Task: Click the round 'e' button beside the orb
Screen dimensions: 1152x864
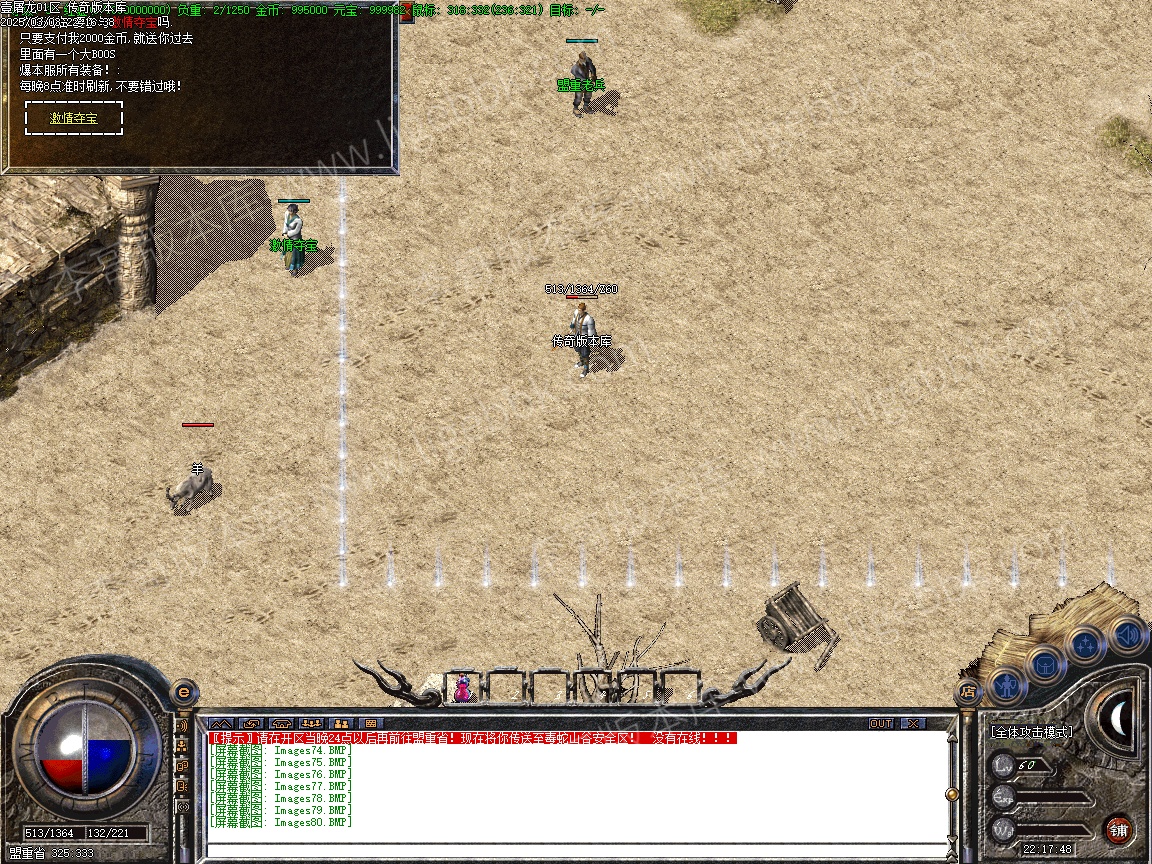Action: pyautogui.click(x=183, y=691)
